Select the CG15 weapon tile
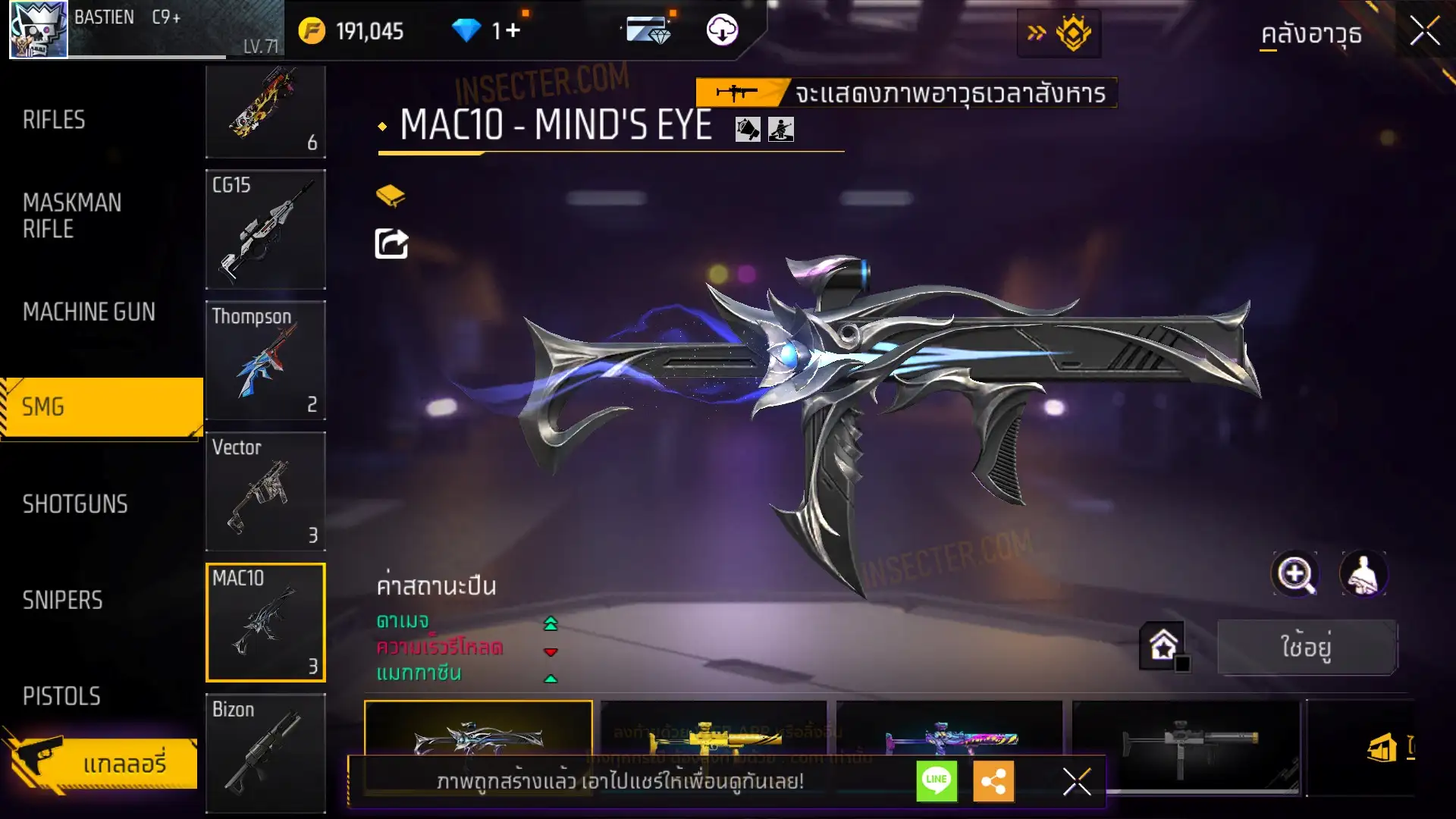Screen dimensions: 1456x819 (x=265, y=229)
